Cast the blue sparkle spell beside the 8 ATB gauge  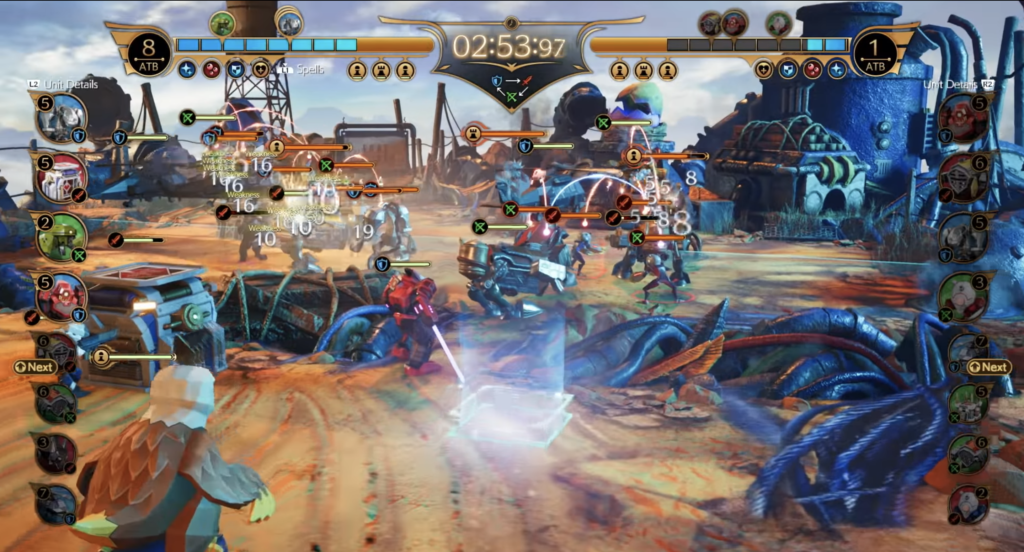tap(187, 70)
